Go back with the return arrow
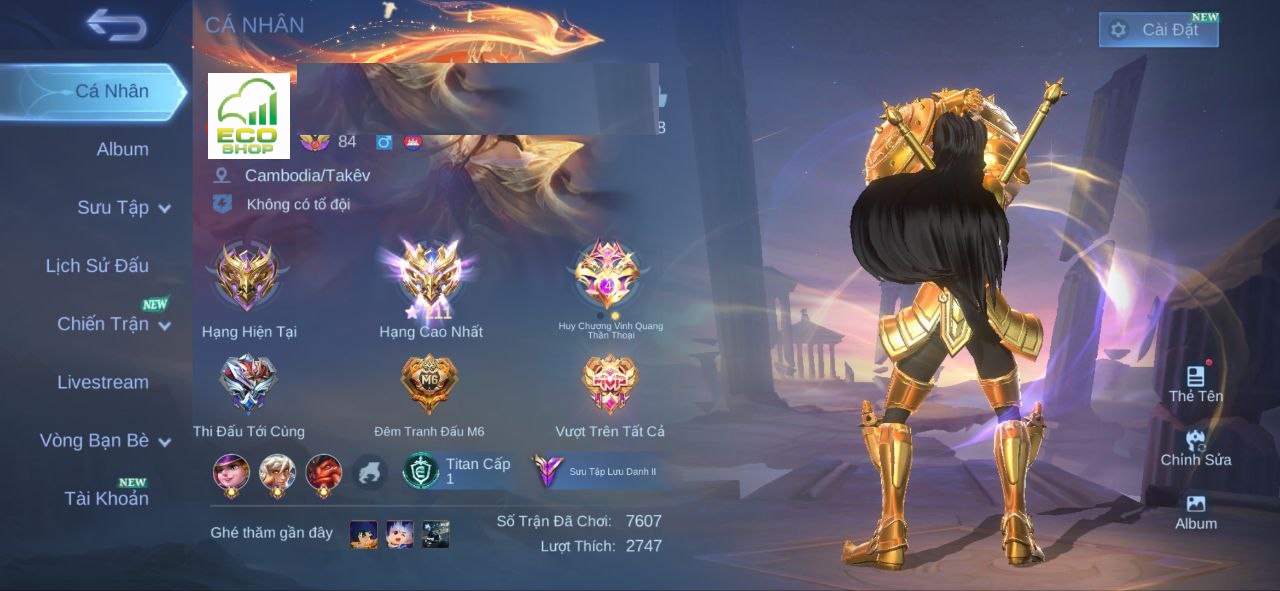The height and width of the screenshot is (591, 1280). pyautogui.click(x=116, y=25)
